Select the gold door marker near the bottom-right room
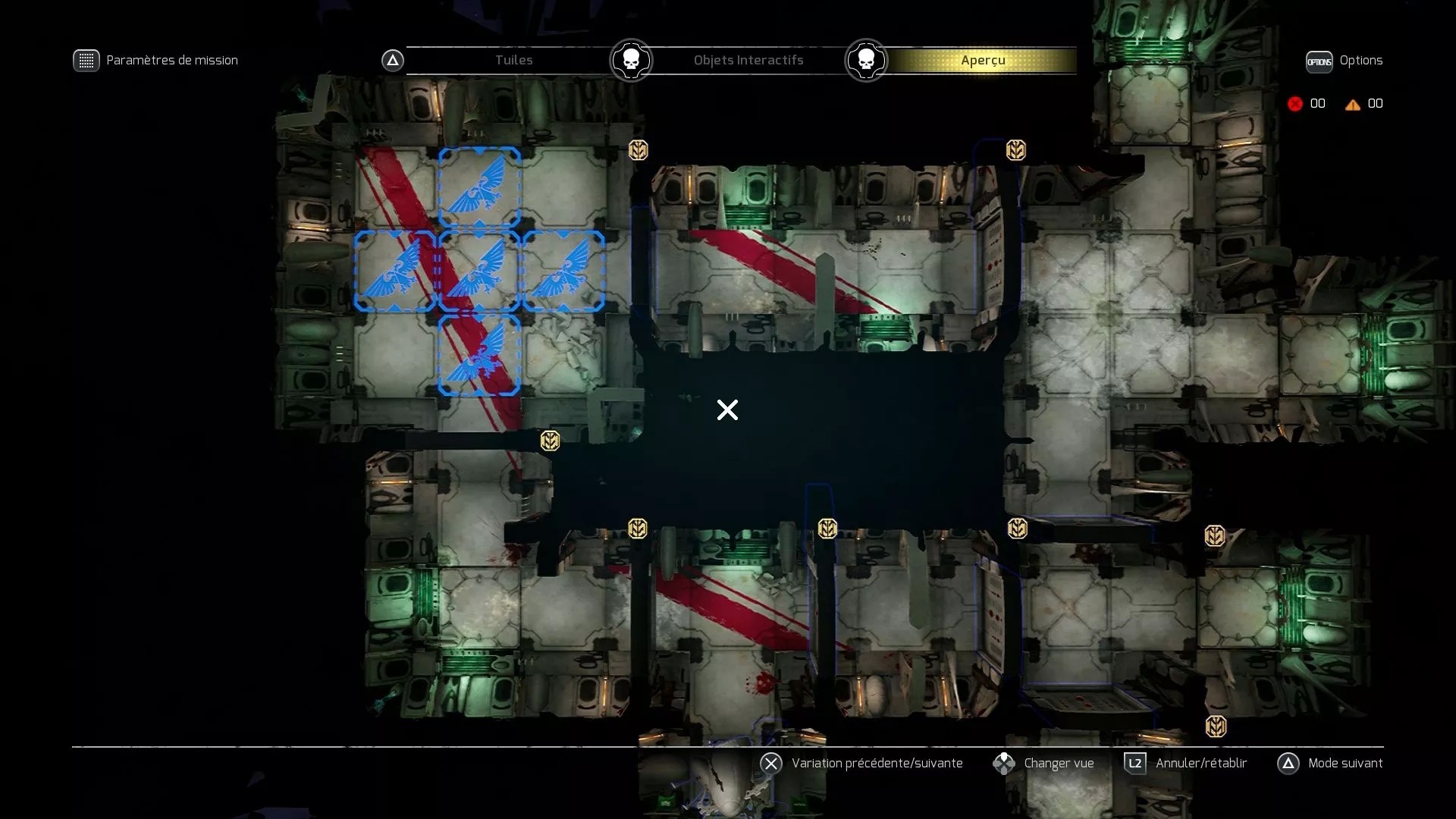Viewport: 1456px width, 819px height. [1217, 726]
